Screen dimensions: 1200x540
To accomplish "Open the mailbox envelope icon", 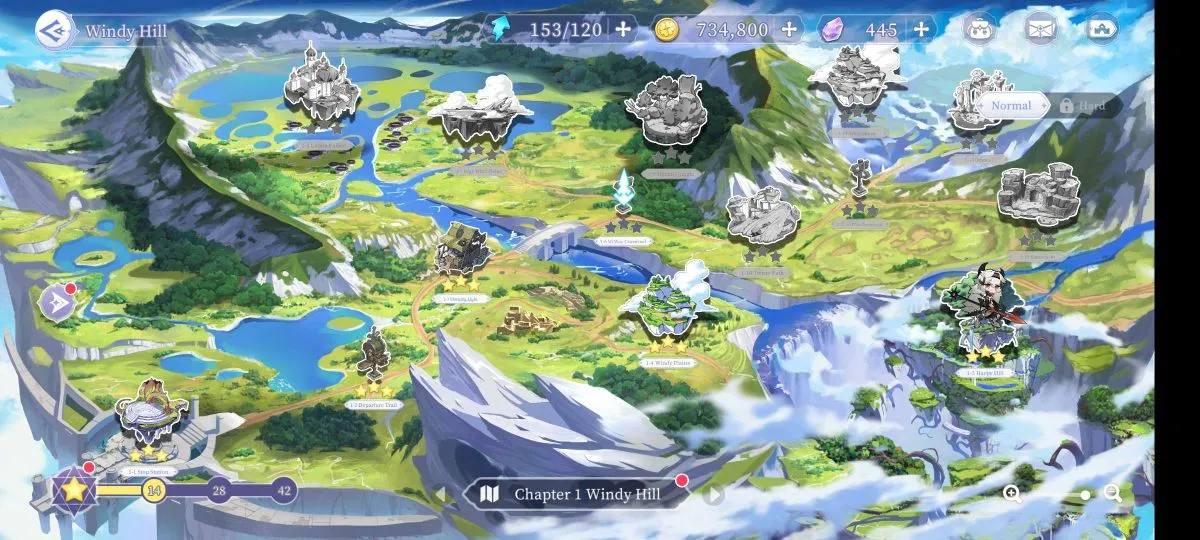I will tap(1041, 28).
